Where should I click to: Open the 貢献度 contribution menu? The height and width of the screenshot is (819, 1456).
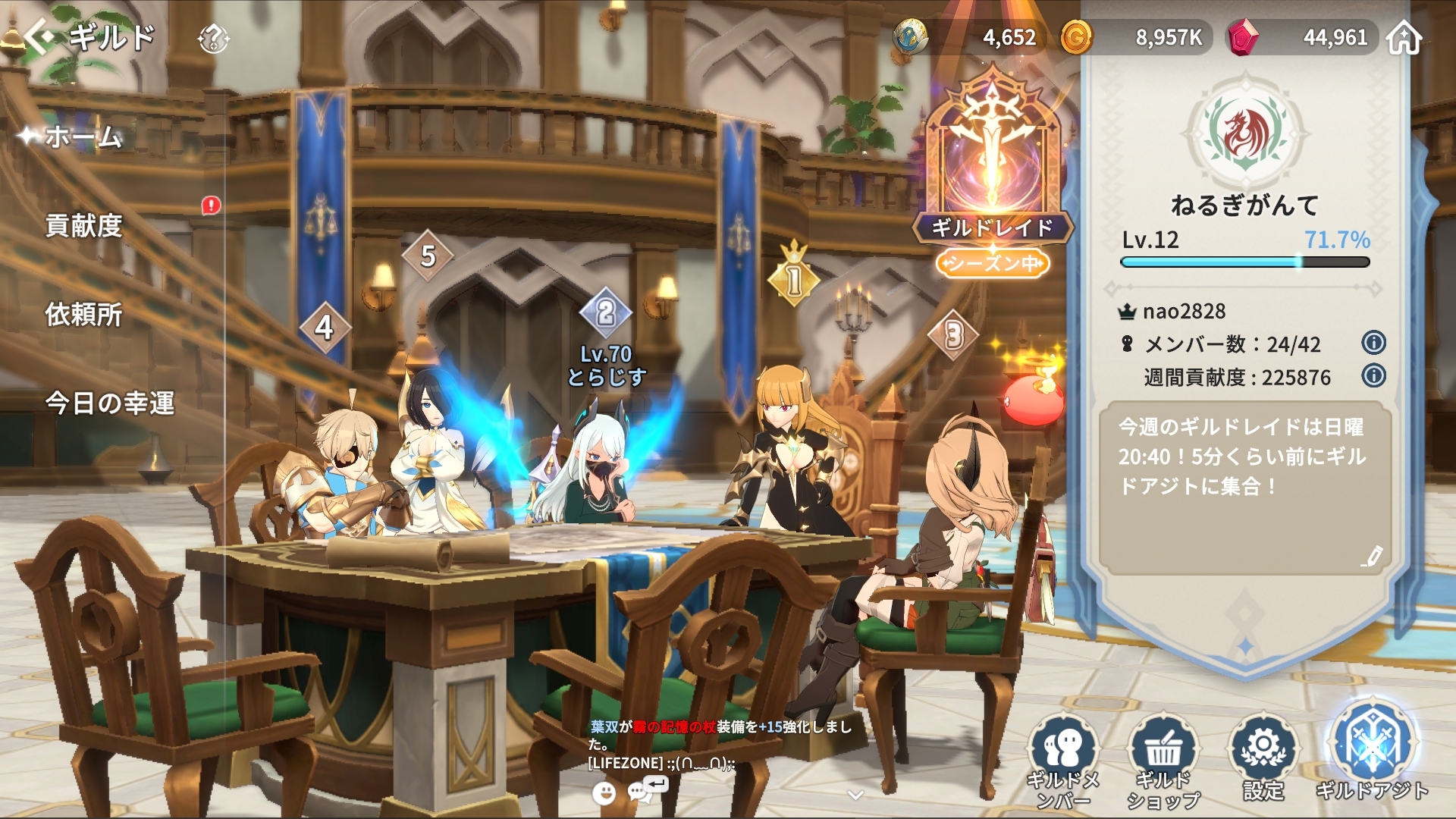83,226
